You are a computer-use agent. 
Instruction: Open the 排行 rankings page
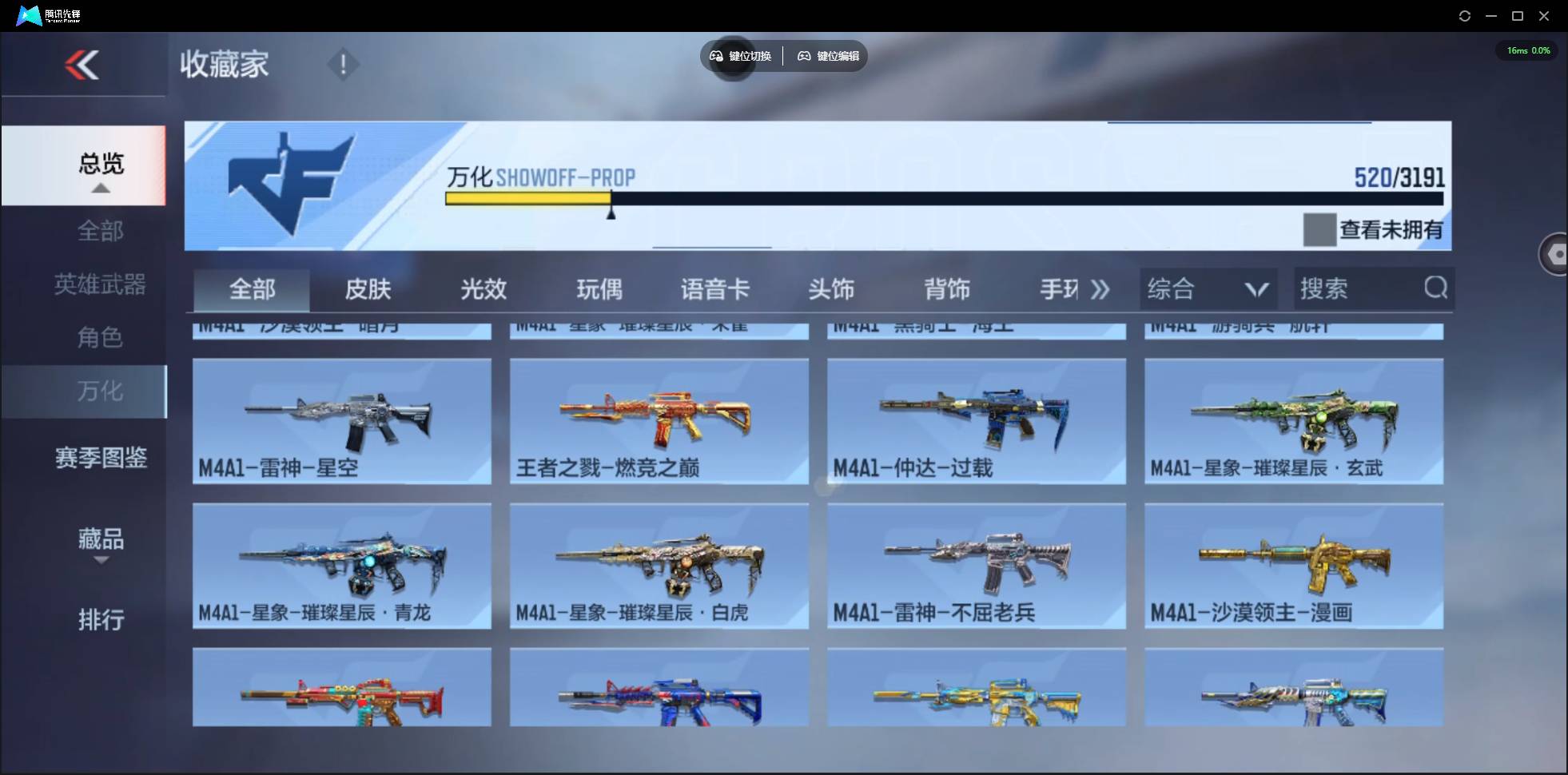[101, 620]
